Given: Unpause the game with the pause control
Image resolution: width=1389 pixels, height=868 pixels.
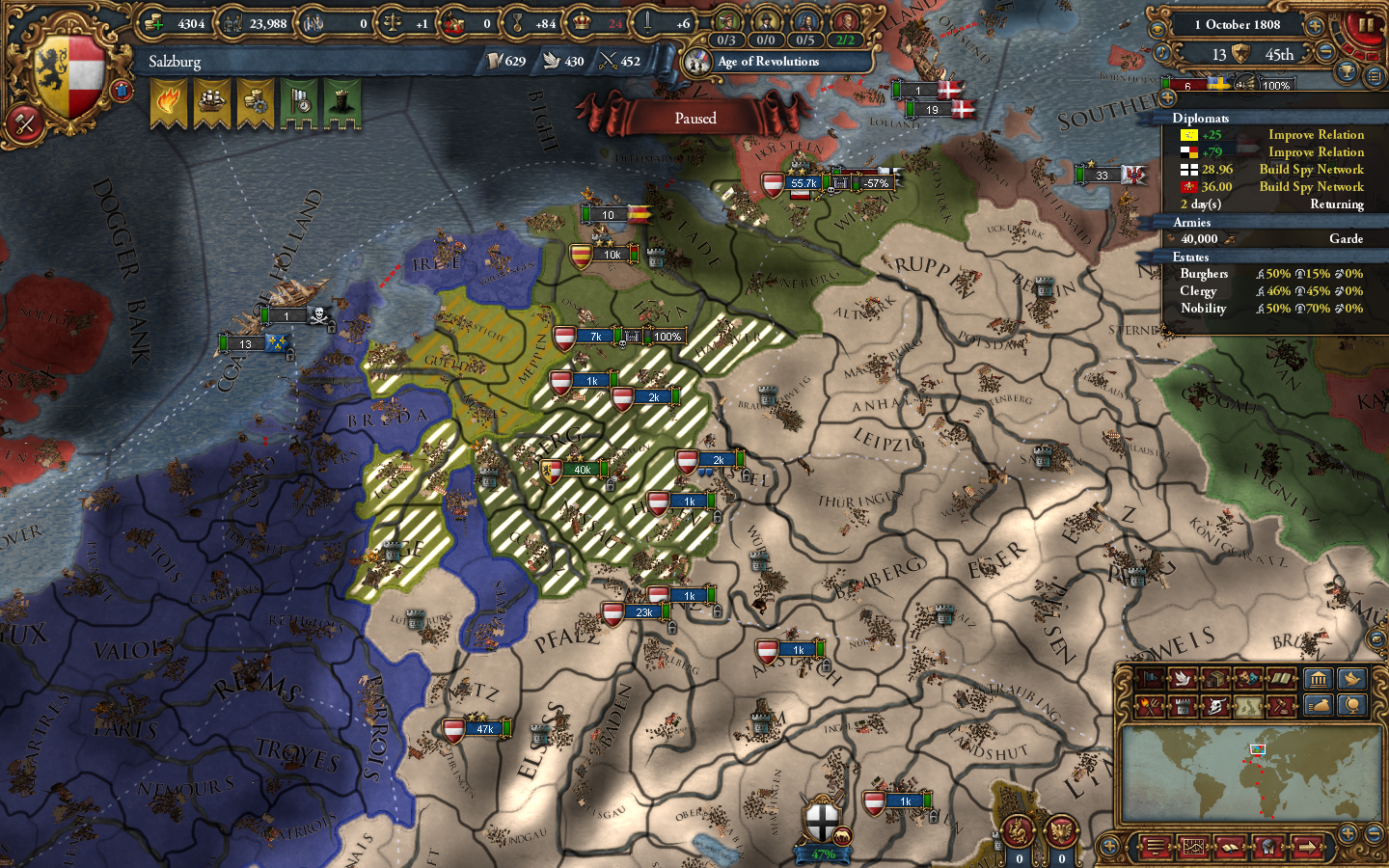Looking at the screenshot, I should (x=1367, y=24).
